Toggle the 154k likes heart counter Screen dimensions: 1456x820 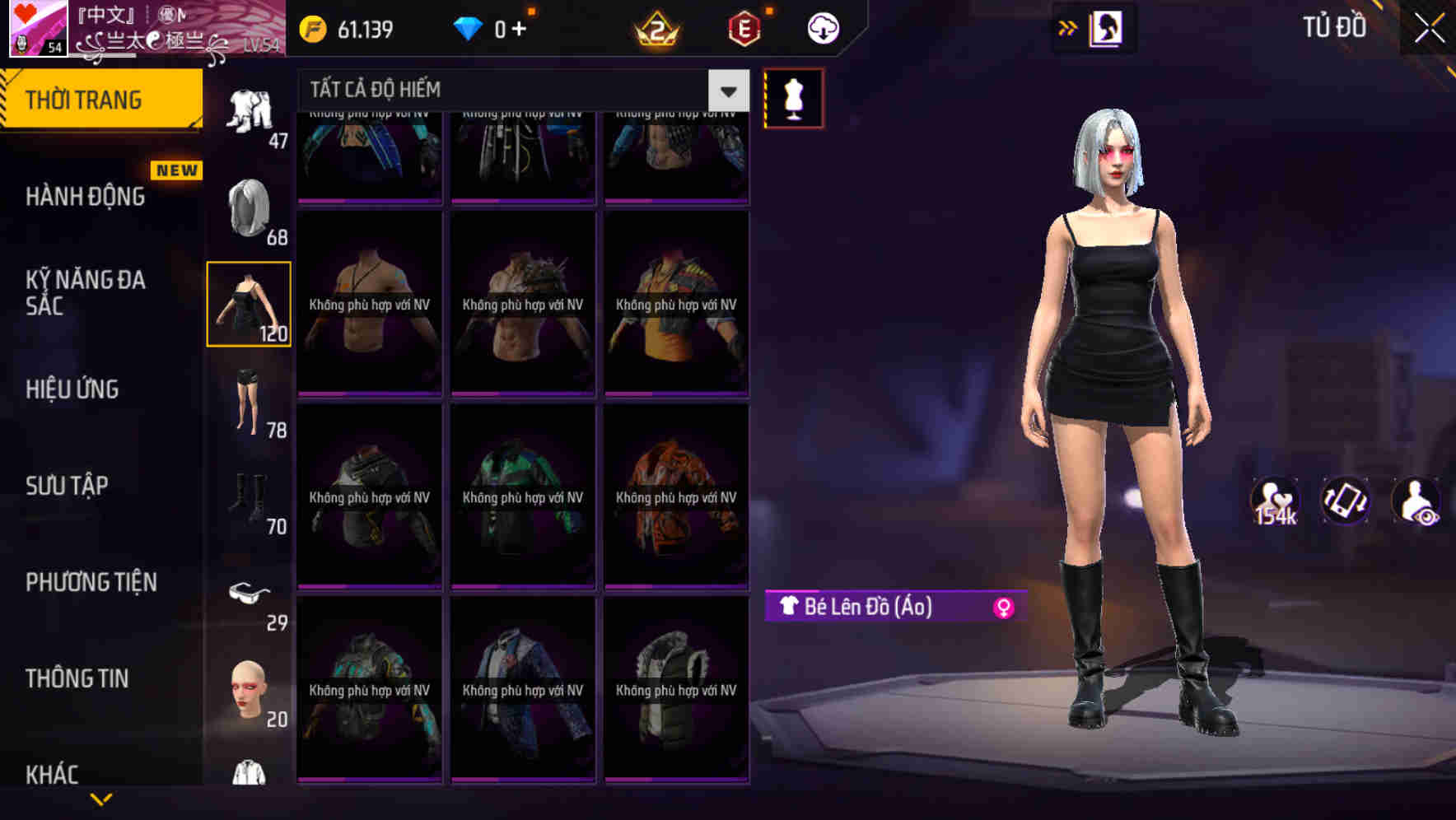coord(1273,501)
